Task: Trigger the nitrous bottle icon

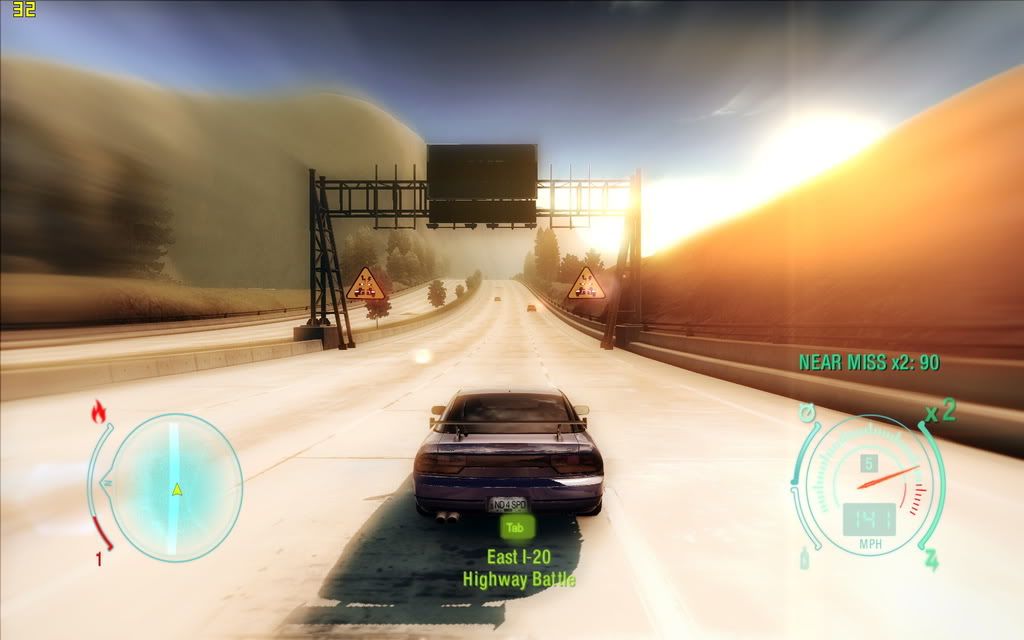Action: (804, 560)
